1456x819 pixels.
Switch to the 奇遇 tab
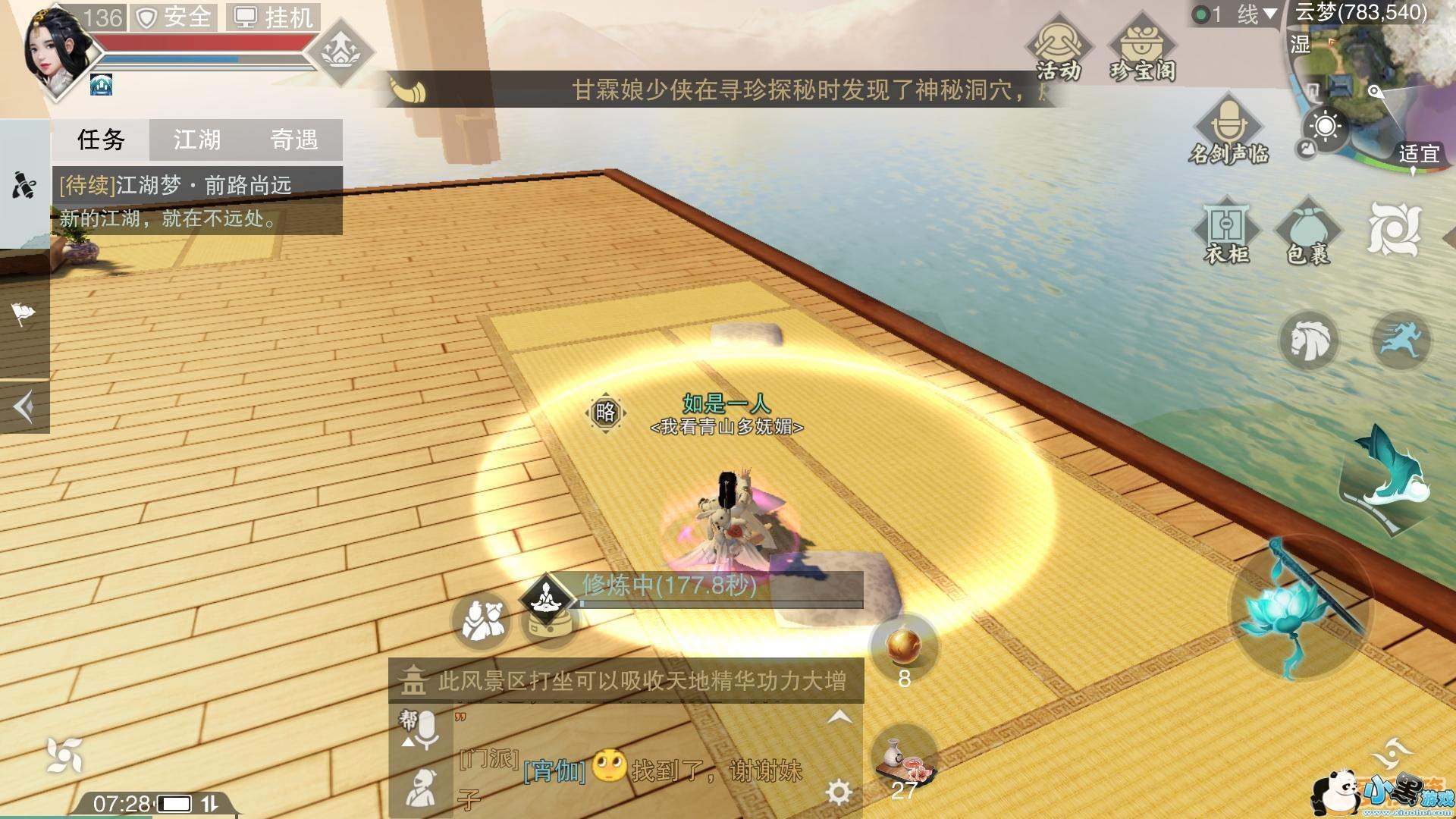(x=297, y=140)
